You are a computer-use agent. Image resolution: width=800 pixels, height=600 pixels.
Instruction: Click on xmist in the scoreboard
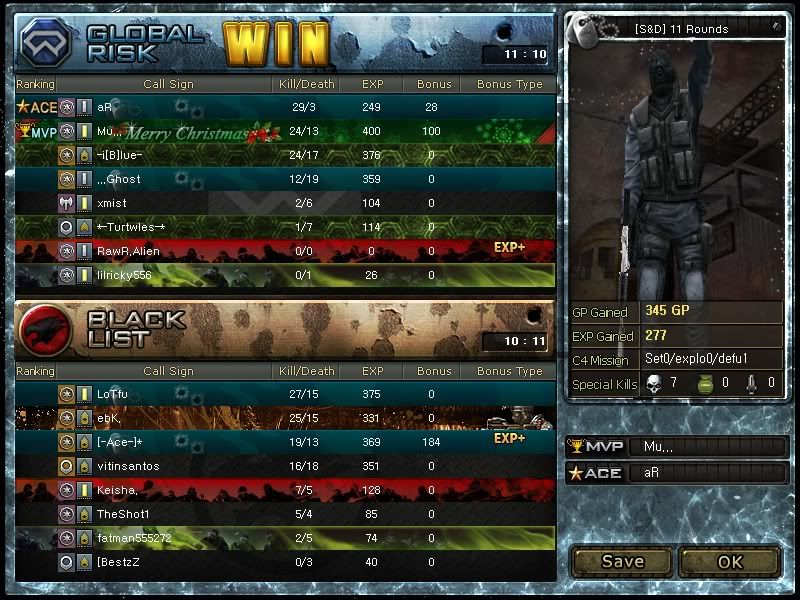(285, 203)
